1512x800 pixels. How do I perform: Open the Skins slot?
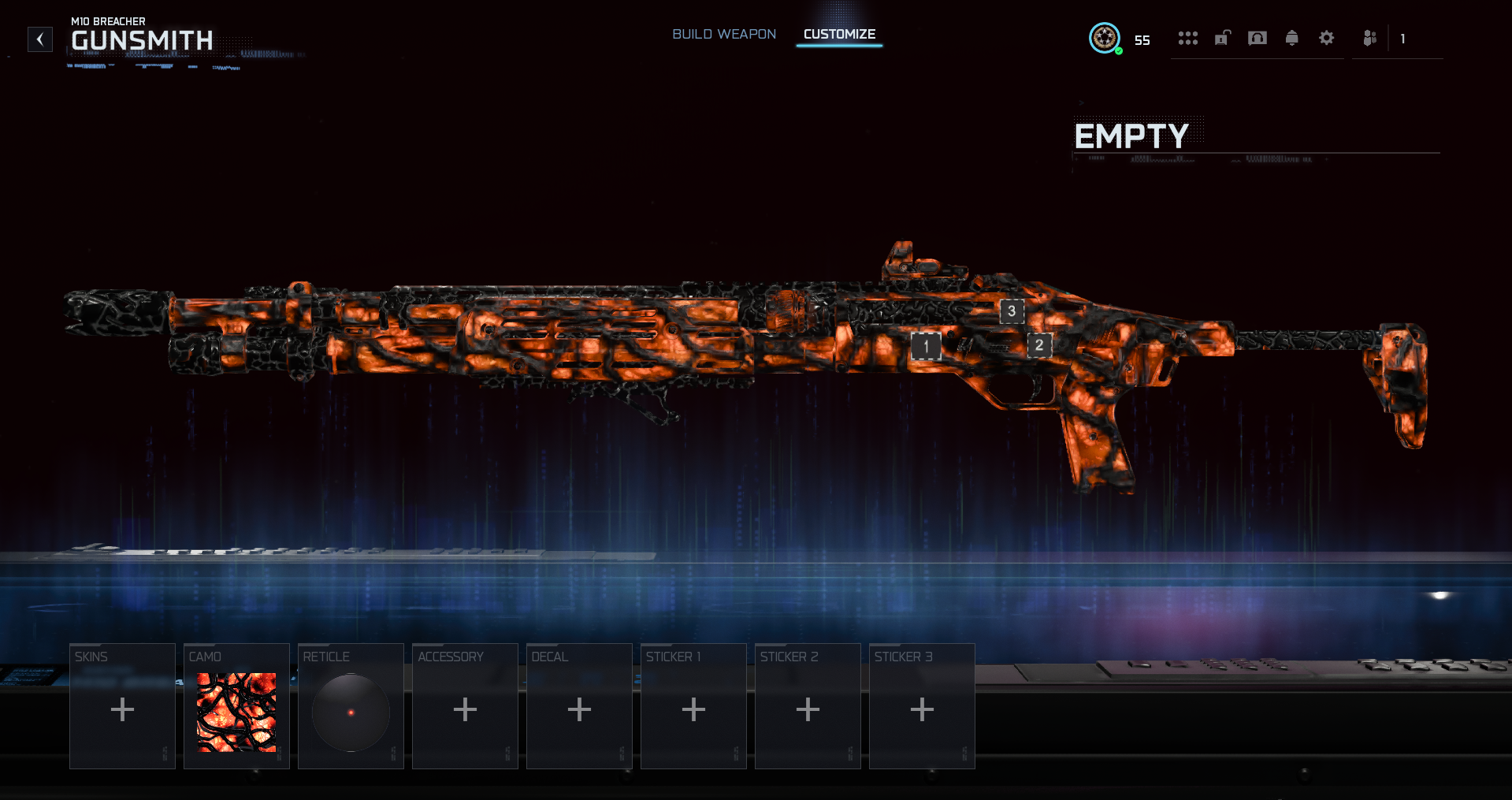pos(122,706)
